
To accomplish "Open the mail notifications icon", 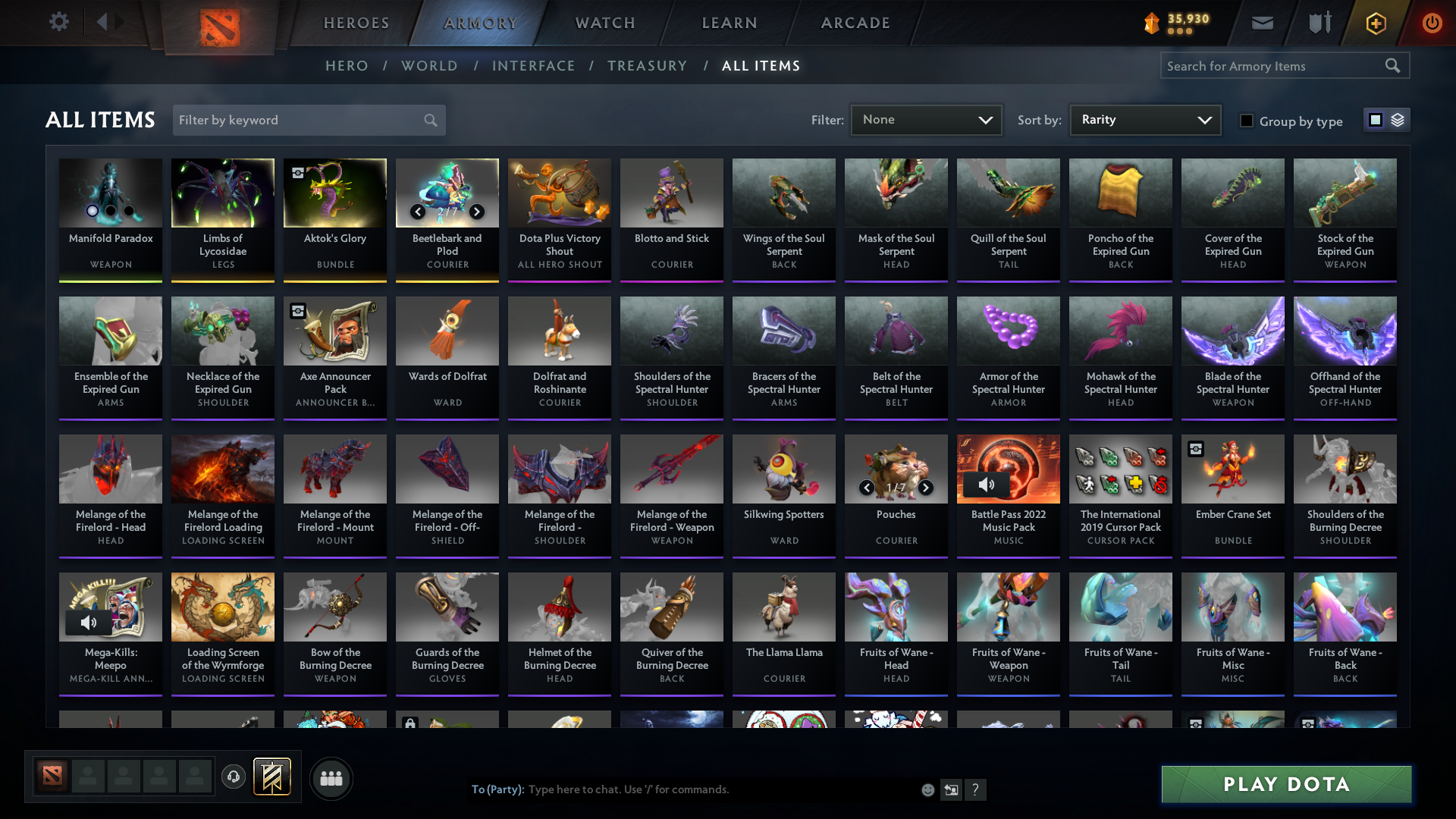I will (1261, 23).
